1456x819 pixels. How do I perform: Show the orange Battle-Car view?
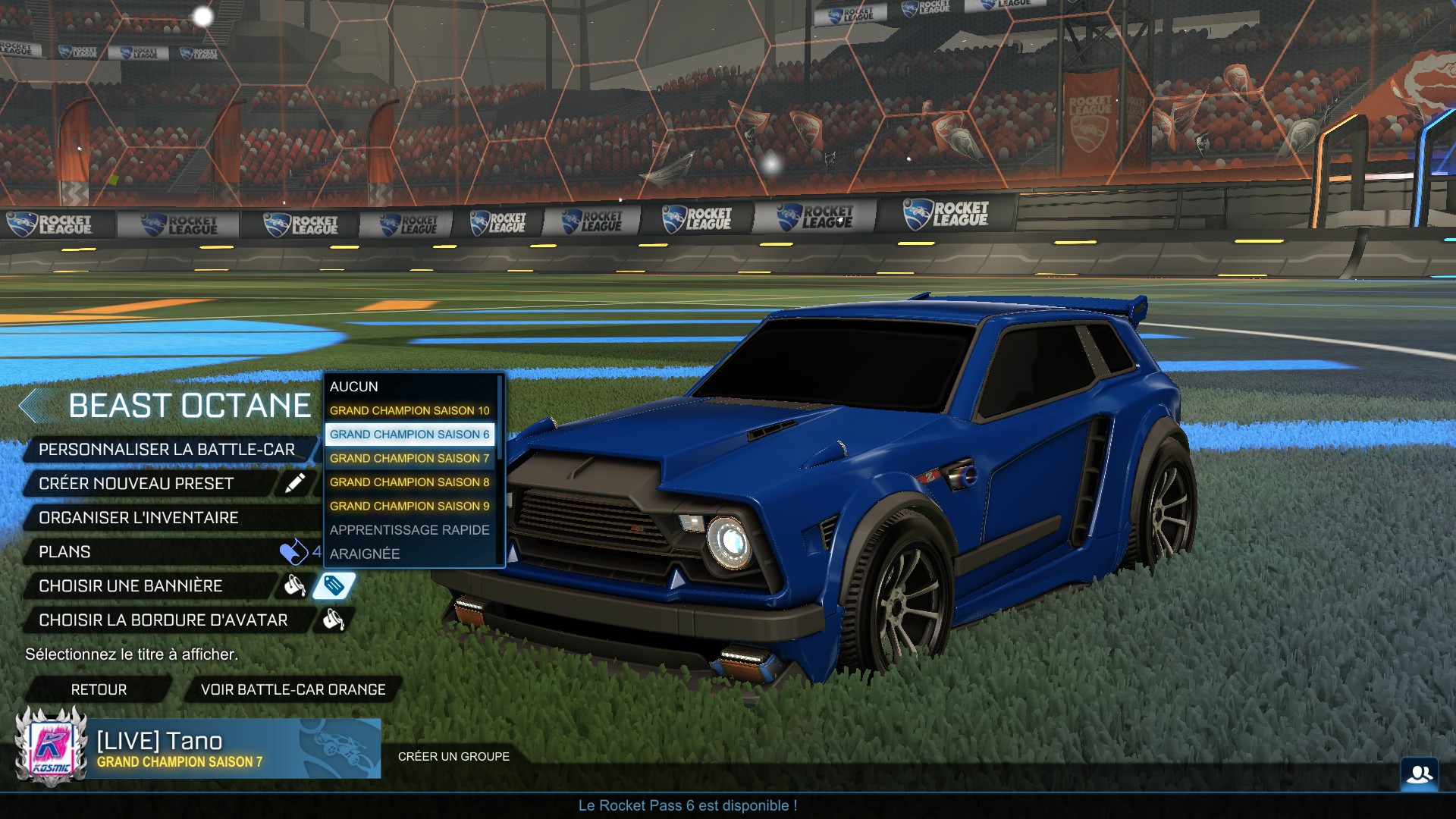(293, 689)
